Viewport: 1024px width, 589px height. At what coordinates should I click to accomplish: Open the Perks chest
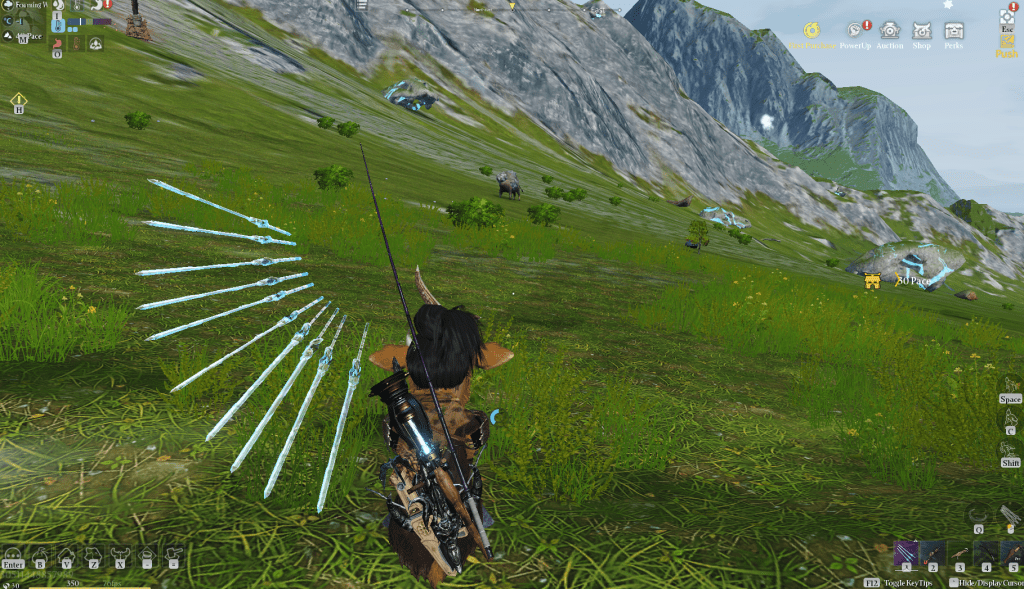[x=954, y=31]
